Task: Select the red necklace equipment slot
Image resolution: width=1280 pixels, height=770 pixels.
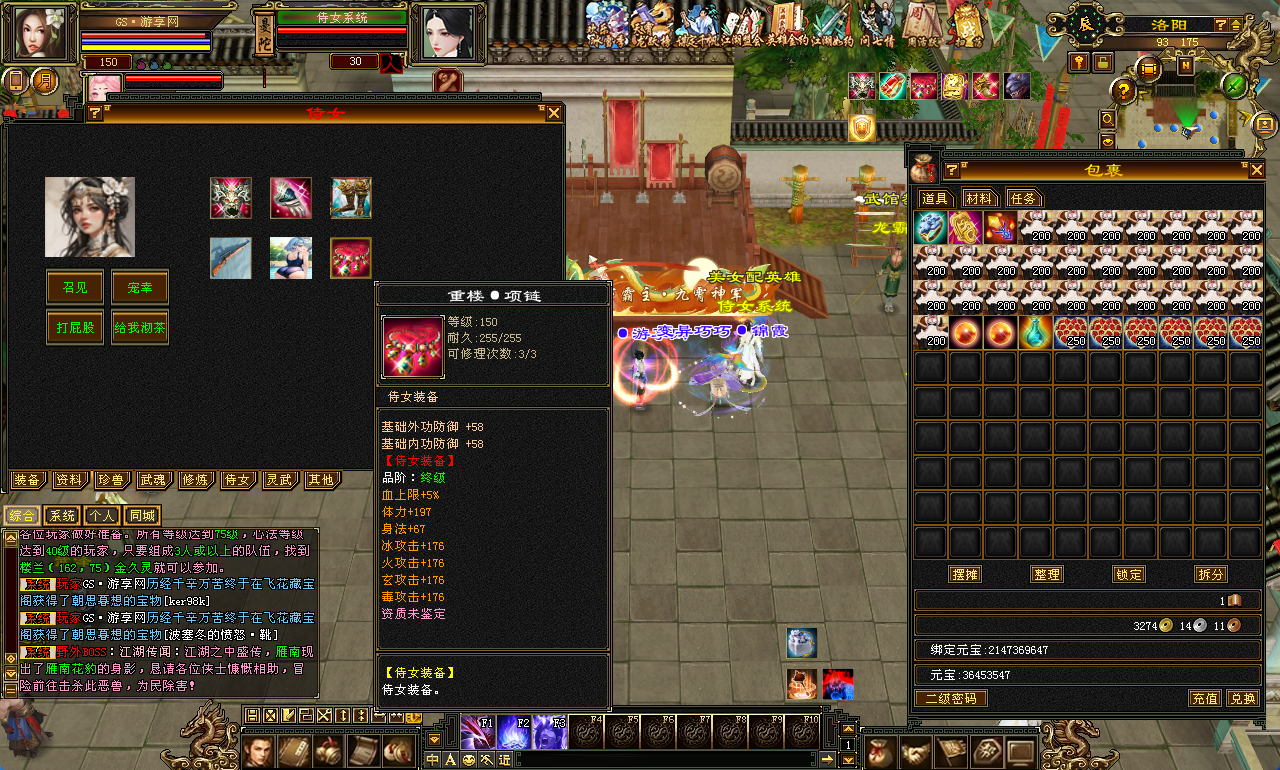Action: point(351,258)
